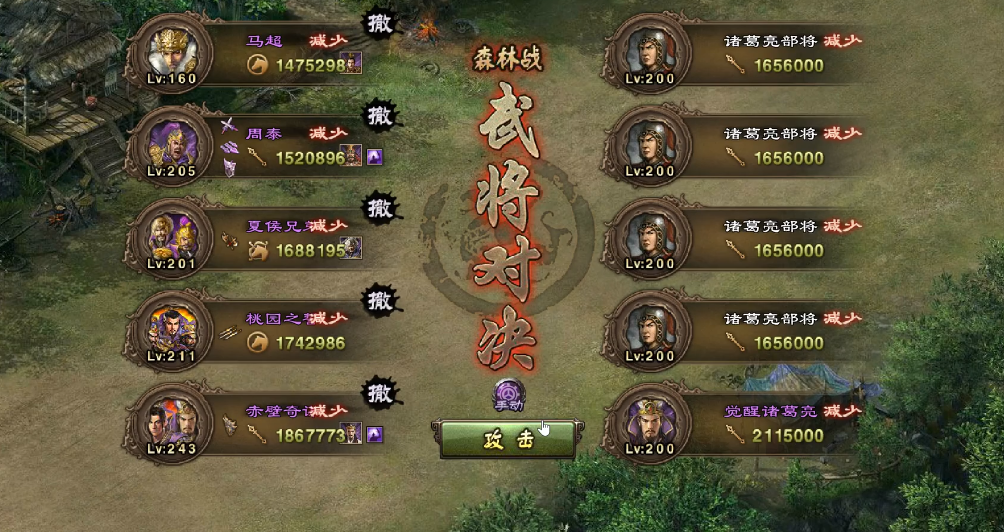
Task: Toggle the 手动 manual mode icon
Action: [x=508, y=395]
